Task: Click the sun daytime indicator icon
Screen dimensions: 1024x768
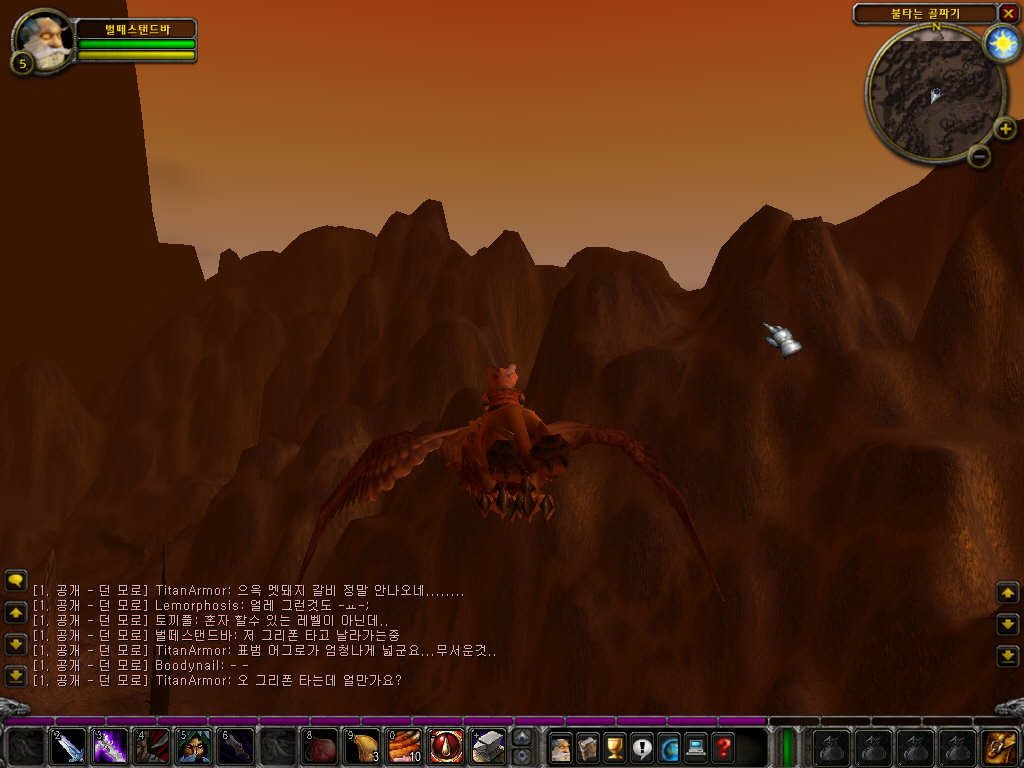Action: [1000, 43]
